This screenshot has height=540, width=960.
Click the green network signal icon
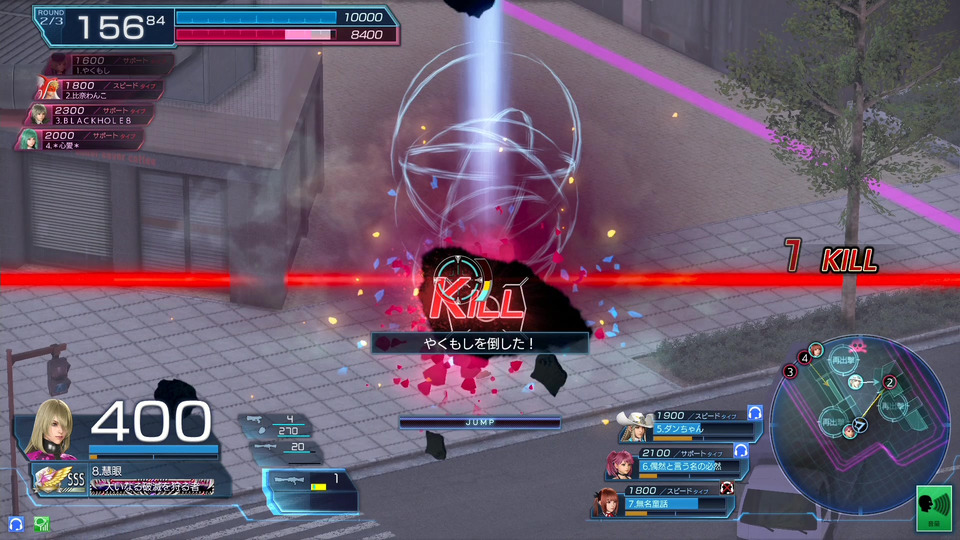pos(42,523)
